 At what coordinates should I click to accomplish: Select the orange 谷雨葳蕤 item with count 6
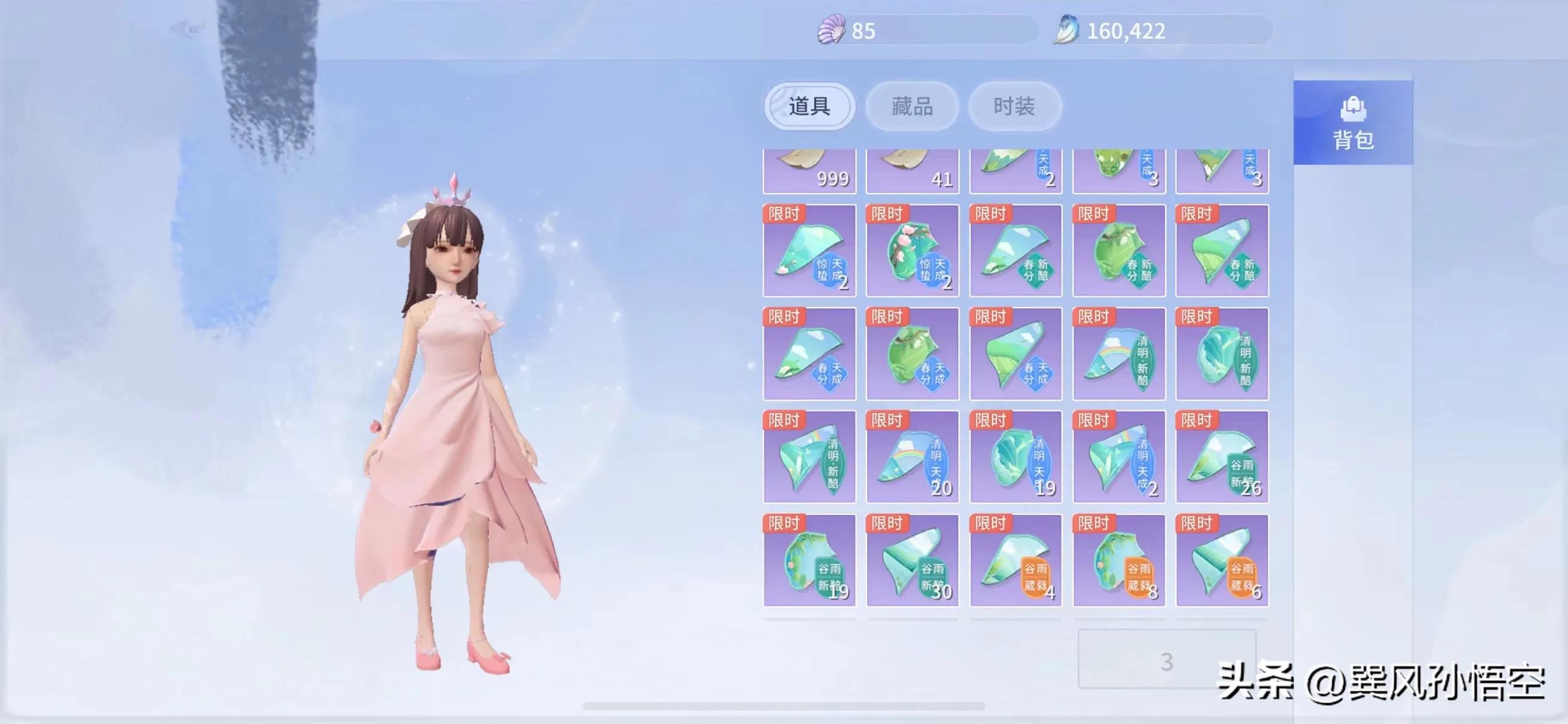pos(1222,560)
